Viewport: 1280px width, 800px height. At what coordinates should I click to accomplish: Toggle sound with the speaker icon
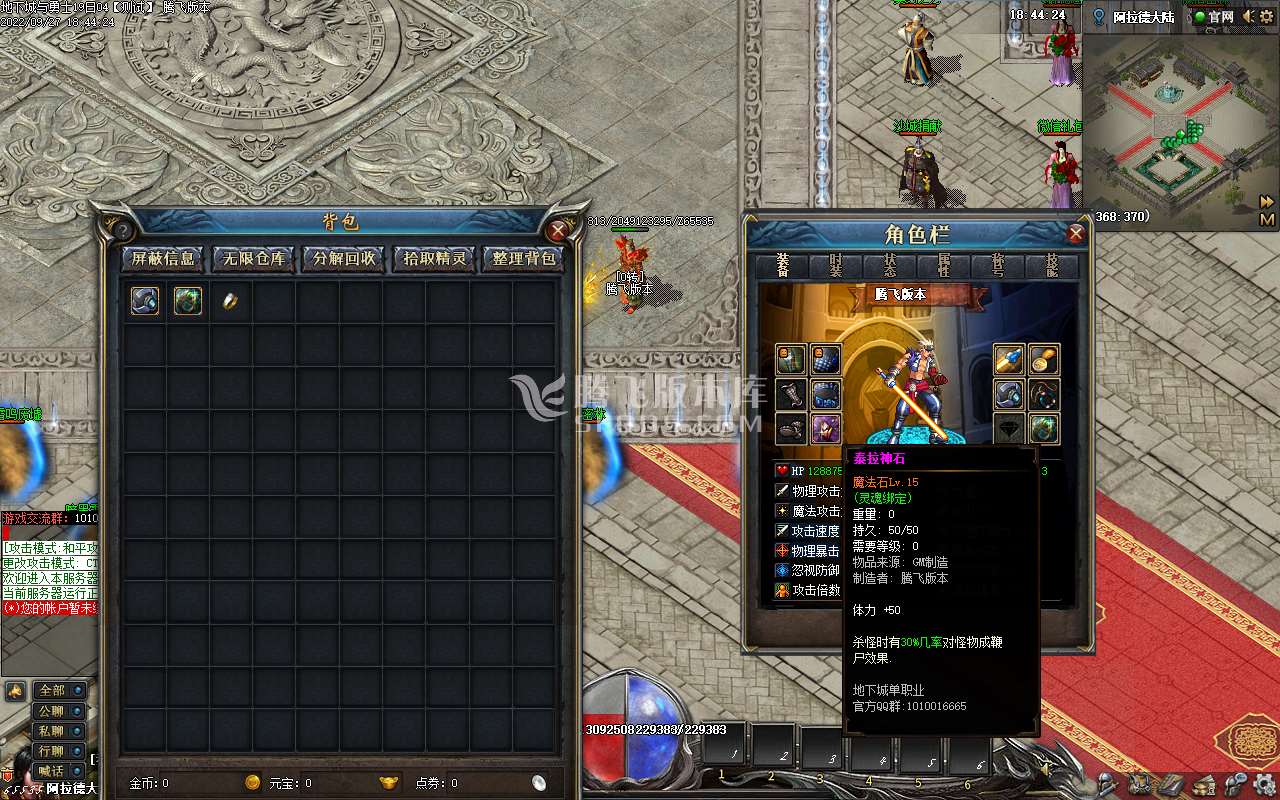(x=1248, y=17)
